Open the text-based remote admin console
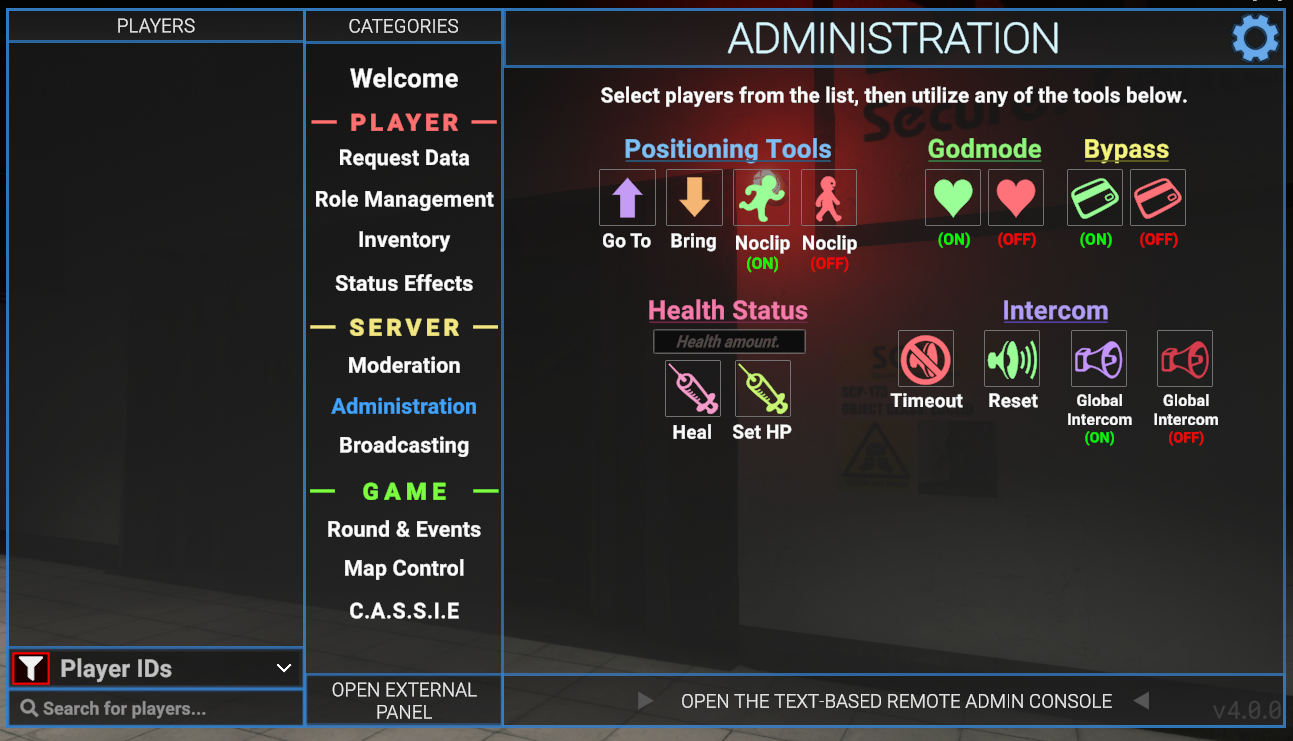Image resolution: width=1293 pixels, height=741 pixels. [x=893, y=701]
